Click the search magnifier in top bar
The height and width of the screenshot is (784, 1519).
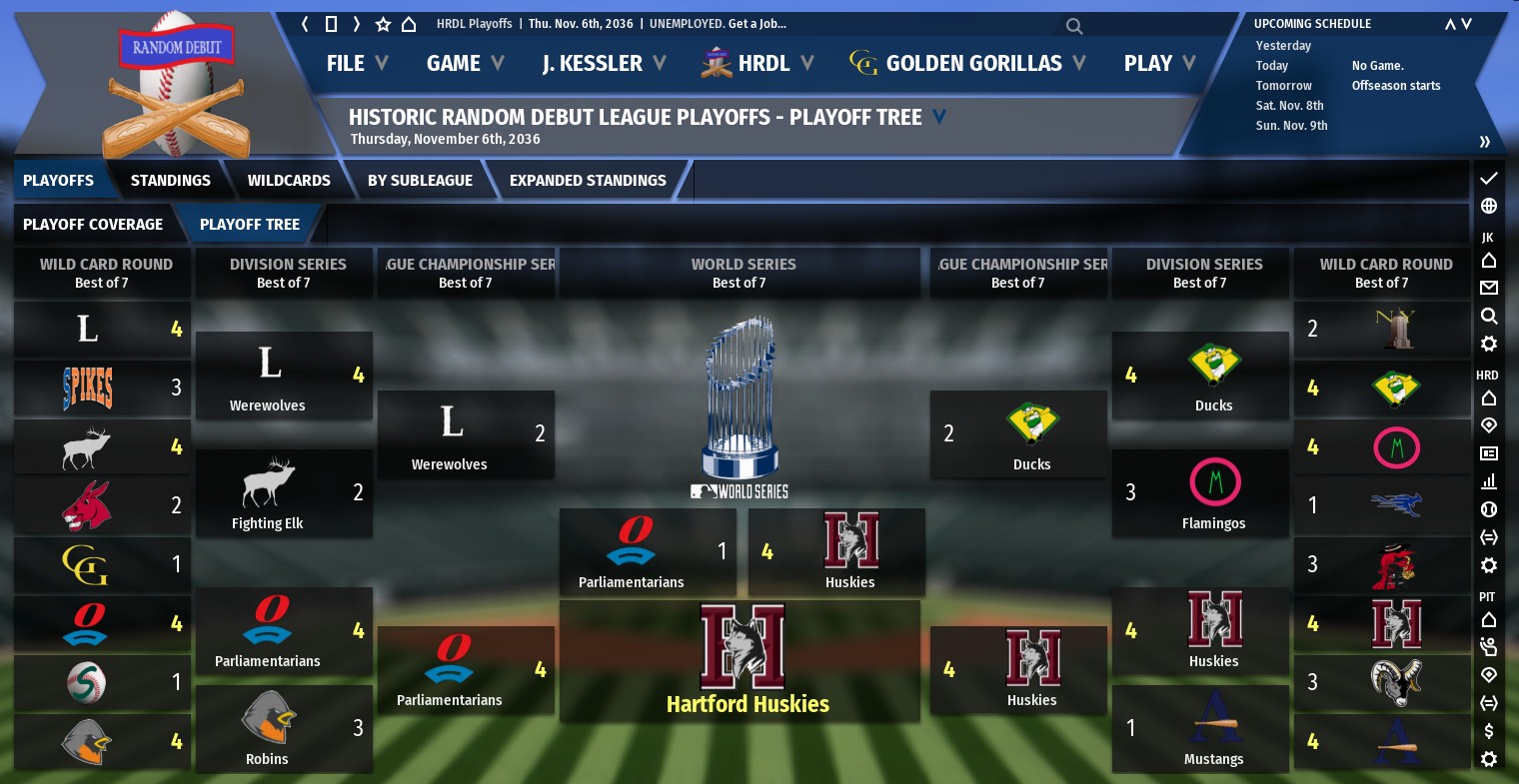tap(1074, 26)
